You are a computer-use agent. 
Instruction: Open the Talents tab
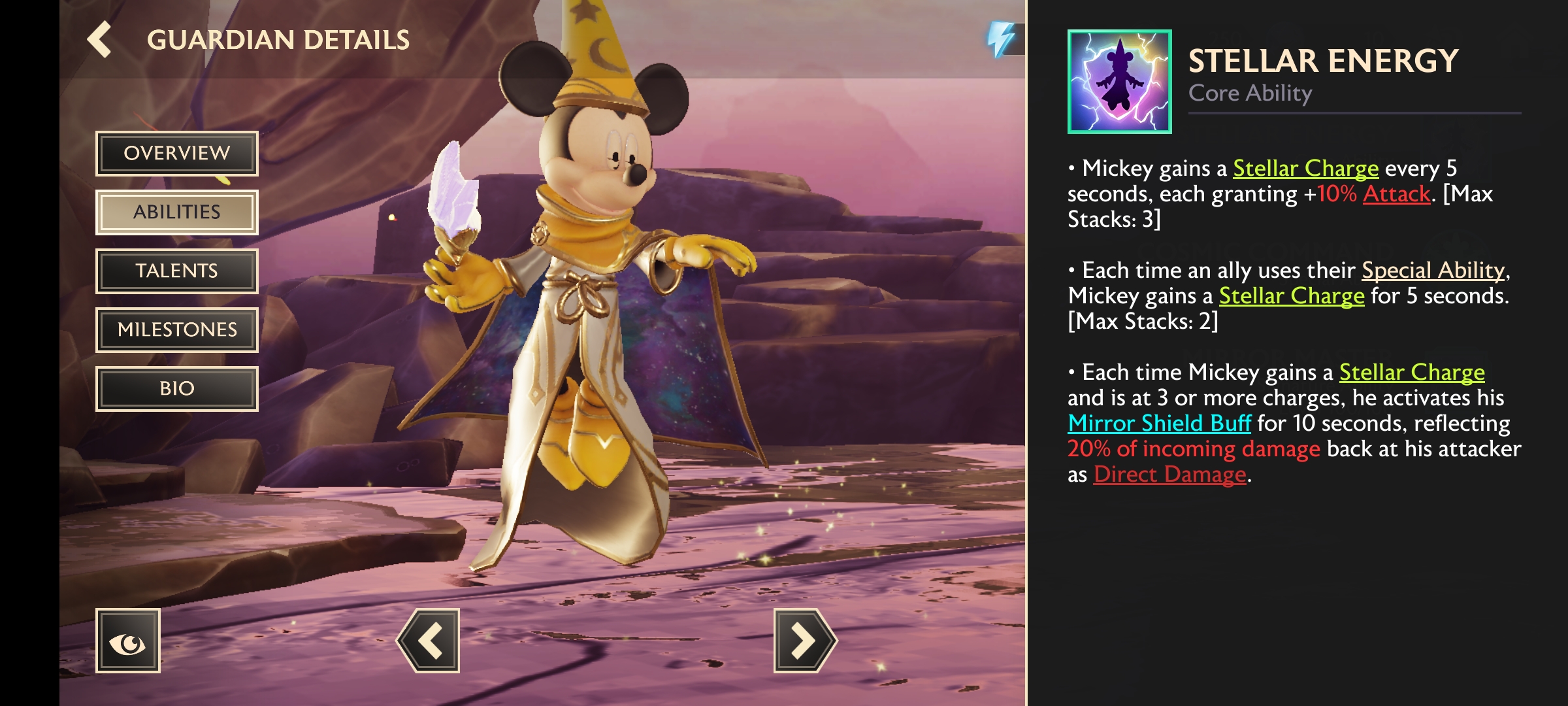click(177, 271)
